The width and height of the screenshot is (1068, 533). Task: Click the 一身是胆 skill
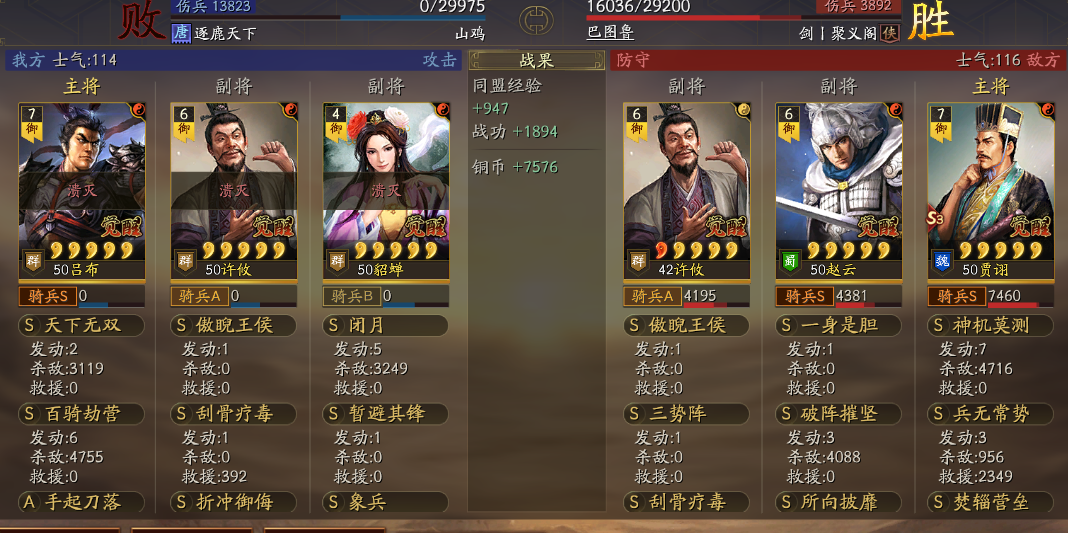click(x=838, y=325)
